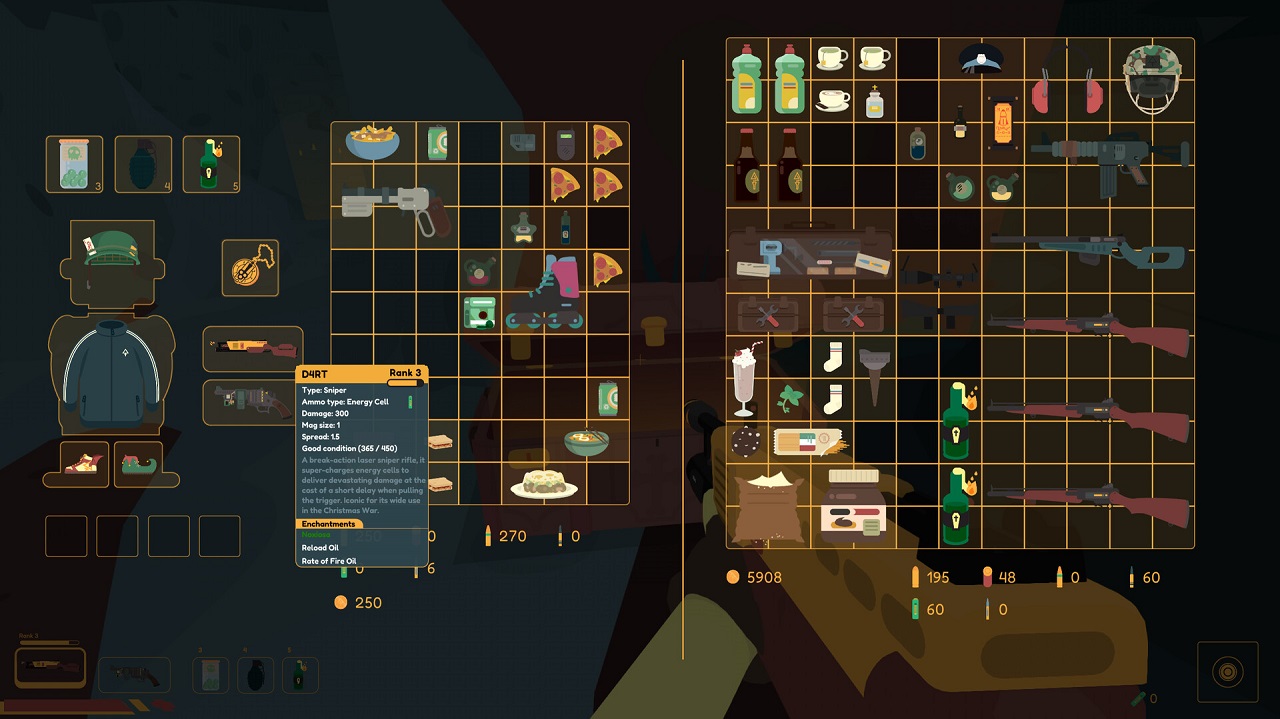Select the bowl of nachos in backpack
Viewport: 1280px width, 719px height.
[372, 143]
